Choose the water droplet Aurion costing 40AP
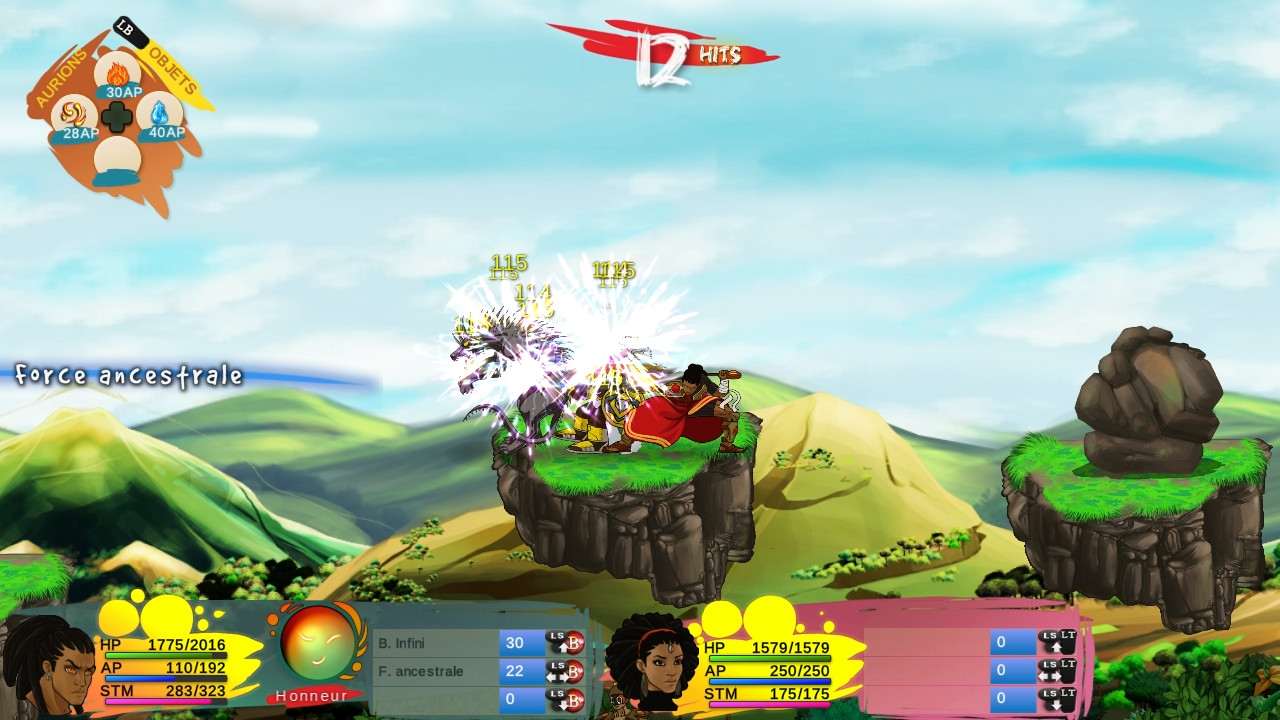1280x720 pixels. click(x=160, y=114)
